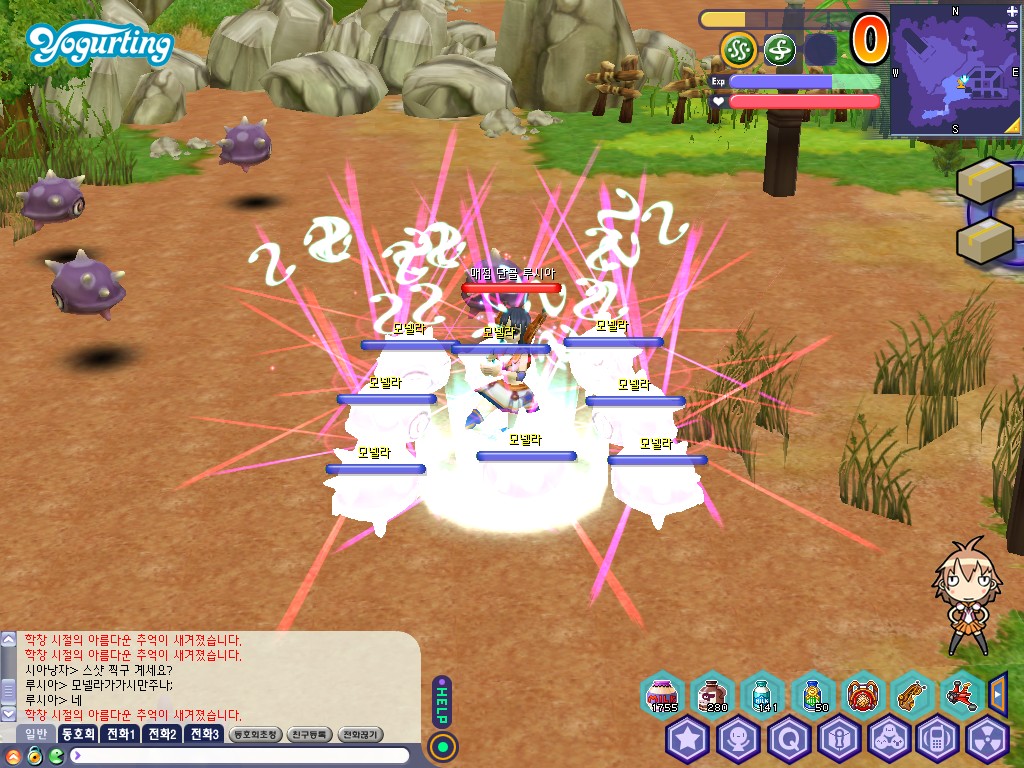
Task: Open the Q quest hexagon button
Action: click(x=788, y=741)
